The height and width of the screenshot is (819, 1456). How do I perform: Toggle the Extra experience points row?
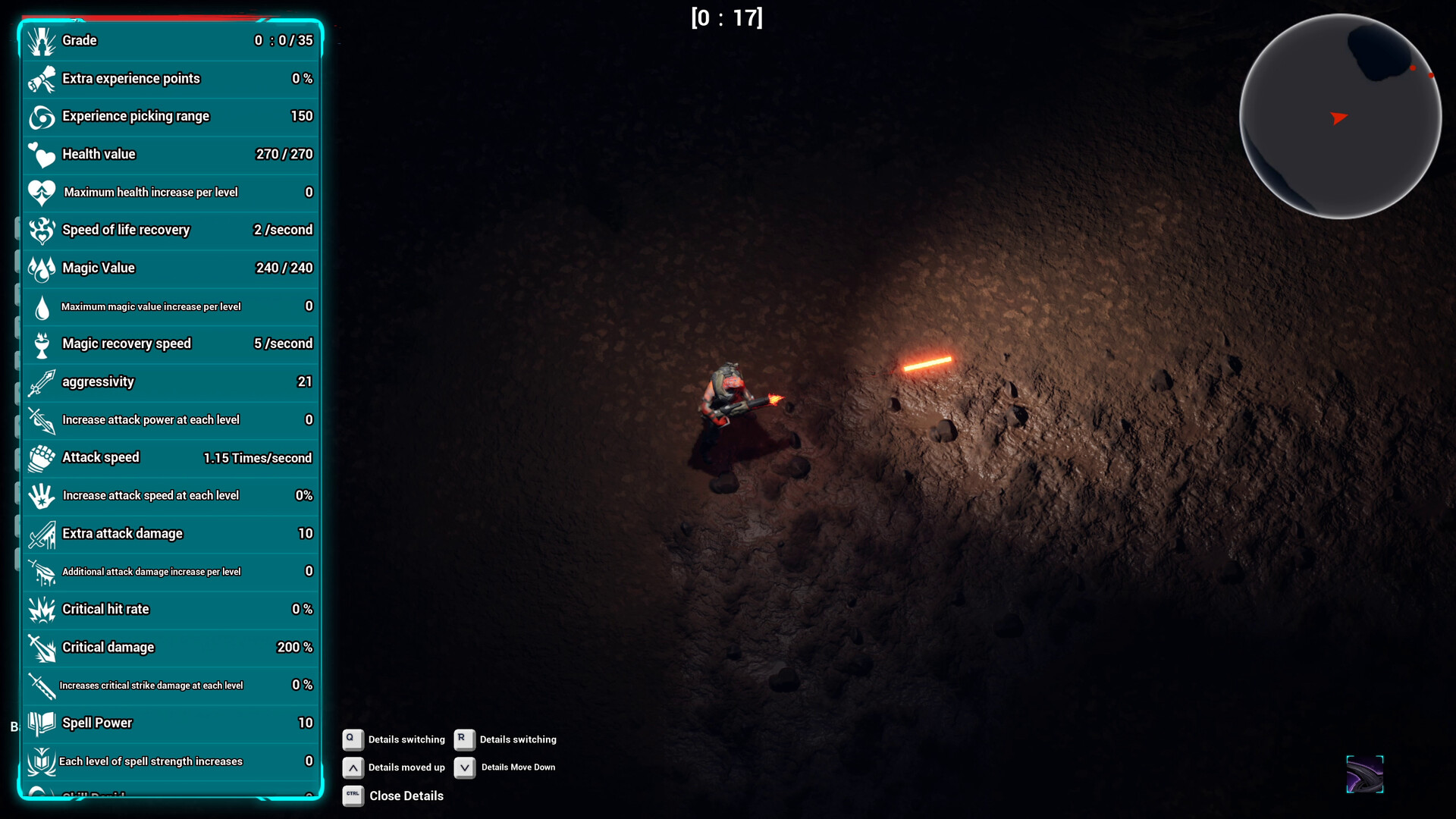click(x=171, y=79)
